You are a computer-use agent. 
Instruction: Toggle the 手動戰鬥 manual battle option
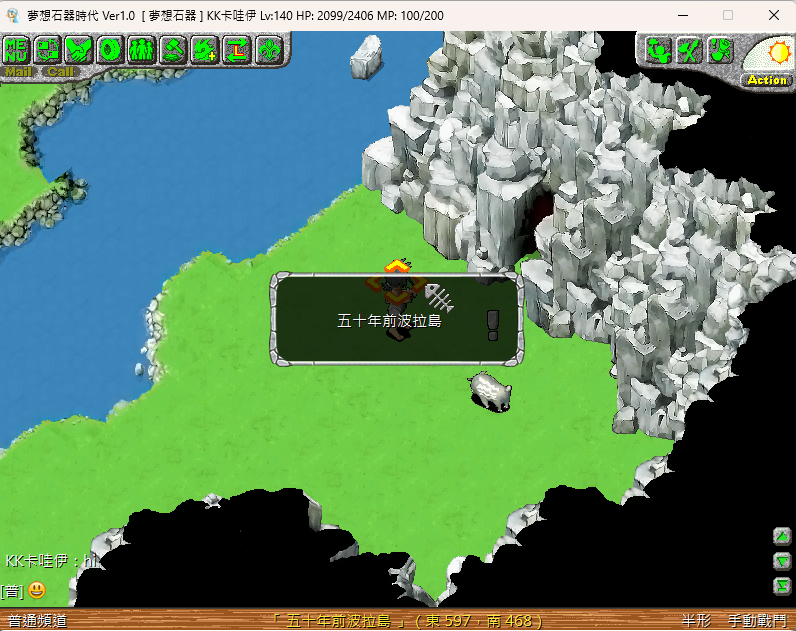pyautogui.click(x=755, y=621)
